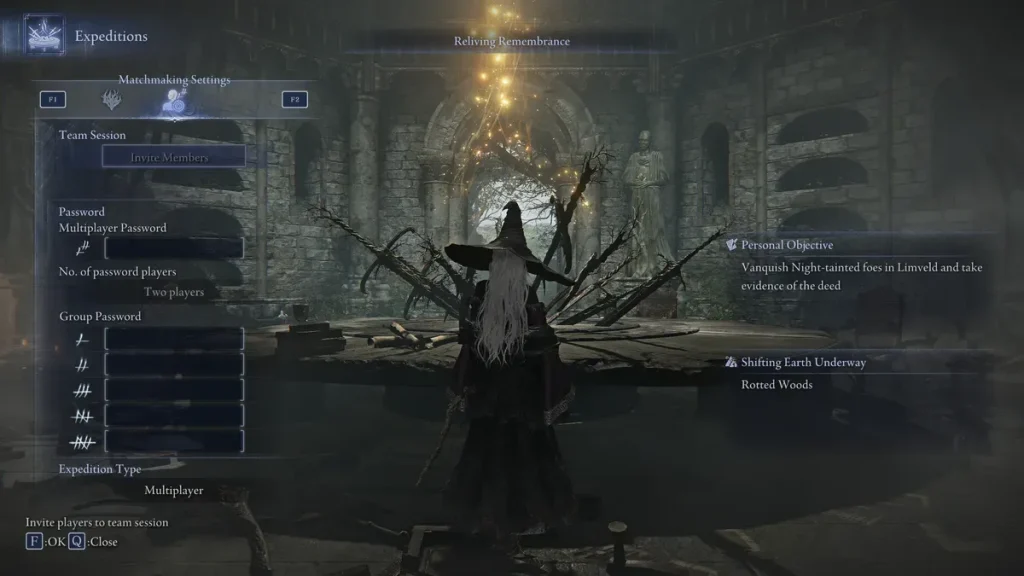
Task: Select the fourth Group Password field
Action: (x=174, y=415)
